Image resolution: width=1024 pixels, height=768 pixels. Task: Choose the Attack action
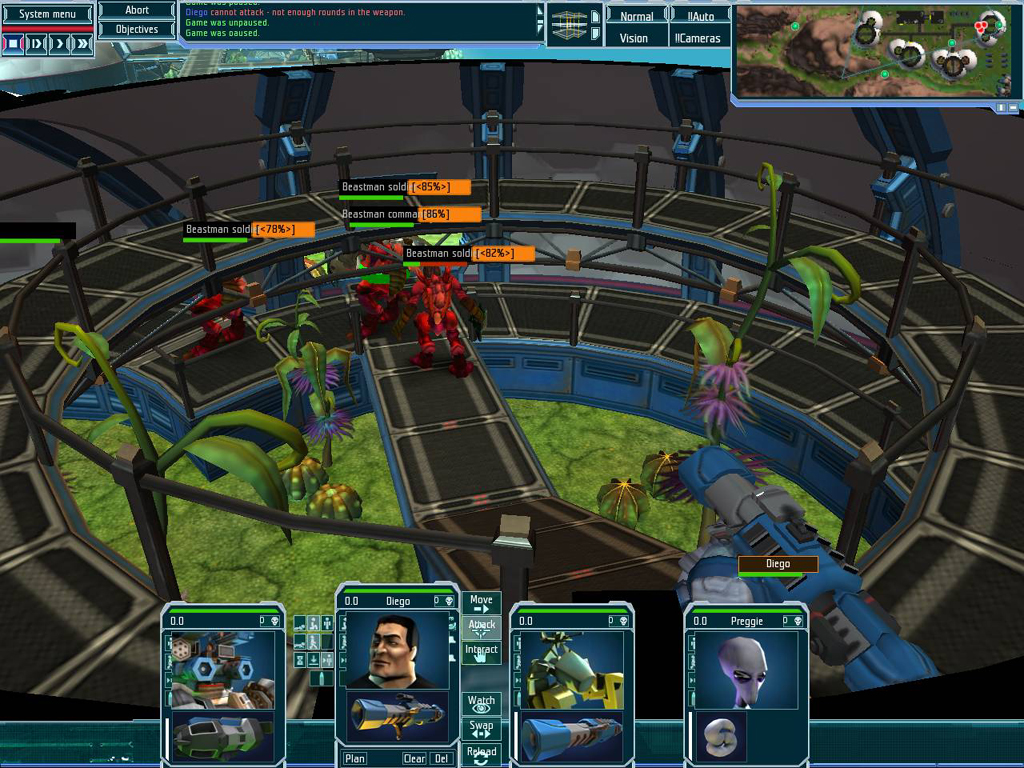[481, 628]
